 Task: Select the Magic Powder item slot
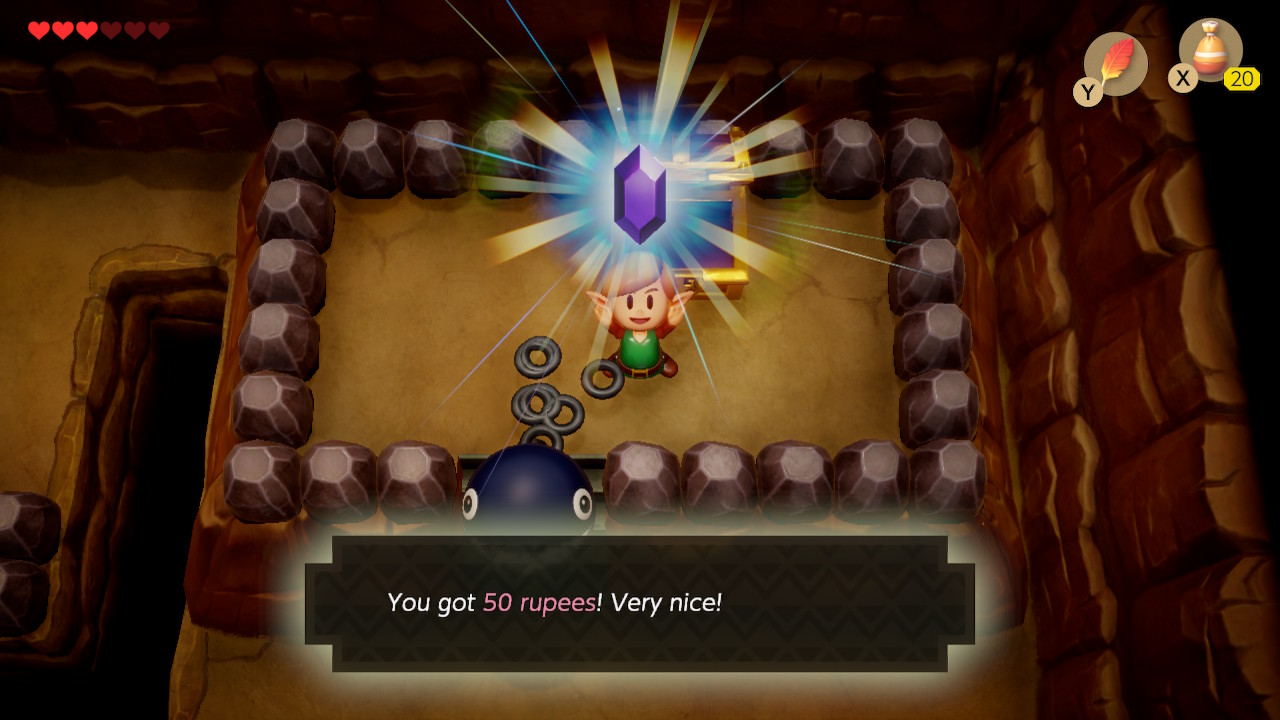pos(1210,51)
